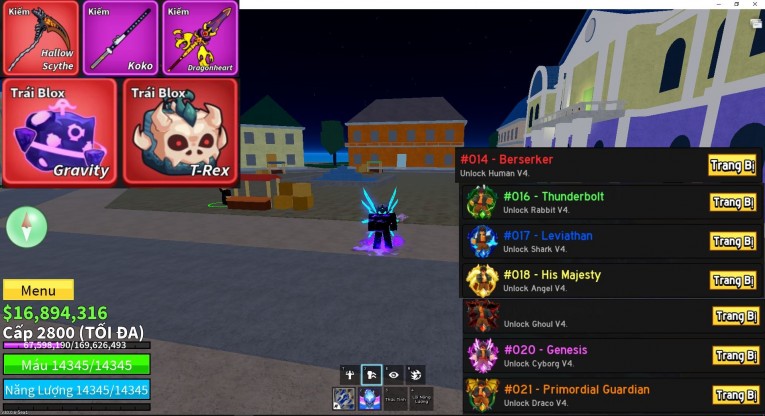Equip the #020 Genesis title

[735, 355]
